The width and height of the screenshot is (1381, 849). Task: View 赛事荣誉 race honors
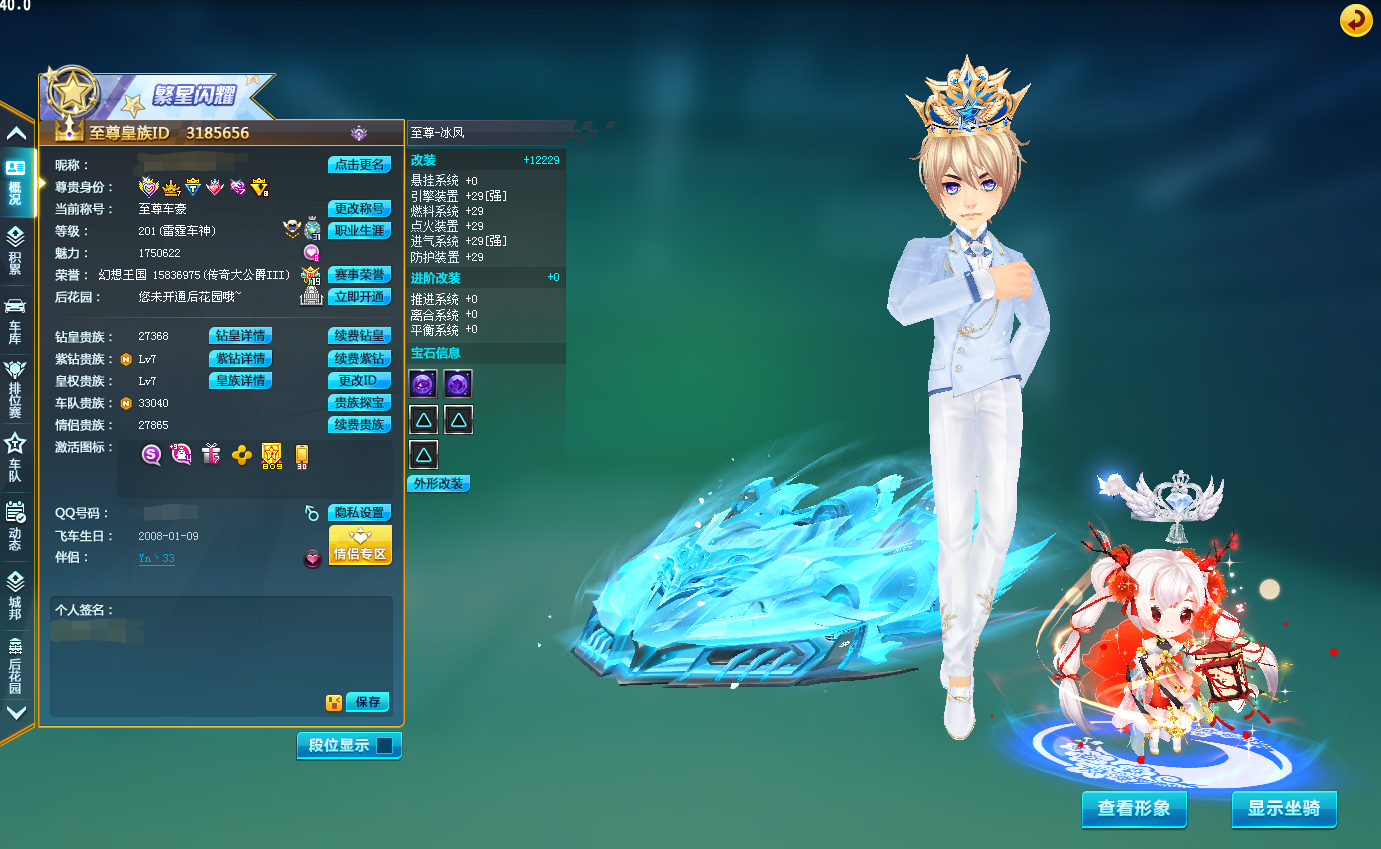click(x=359, y=275)
